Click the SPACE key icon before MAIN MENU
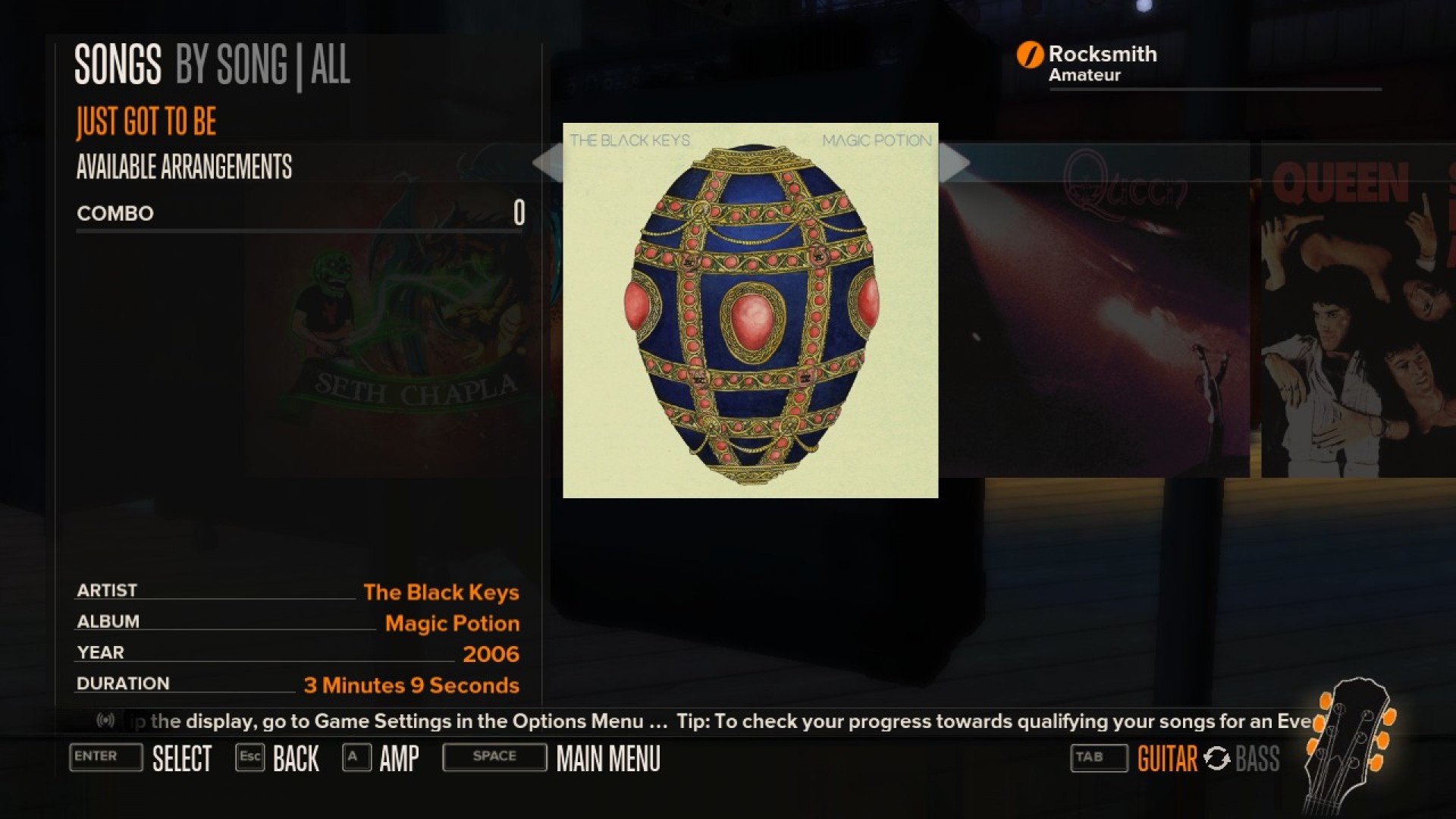Viewport: 1456px width, 819px height. click(x=494, y=757)
